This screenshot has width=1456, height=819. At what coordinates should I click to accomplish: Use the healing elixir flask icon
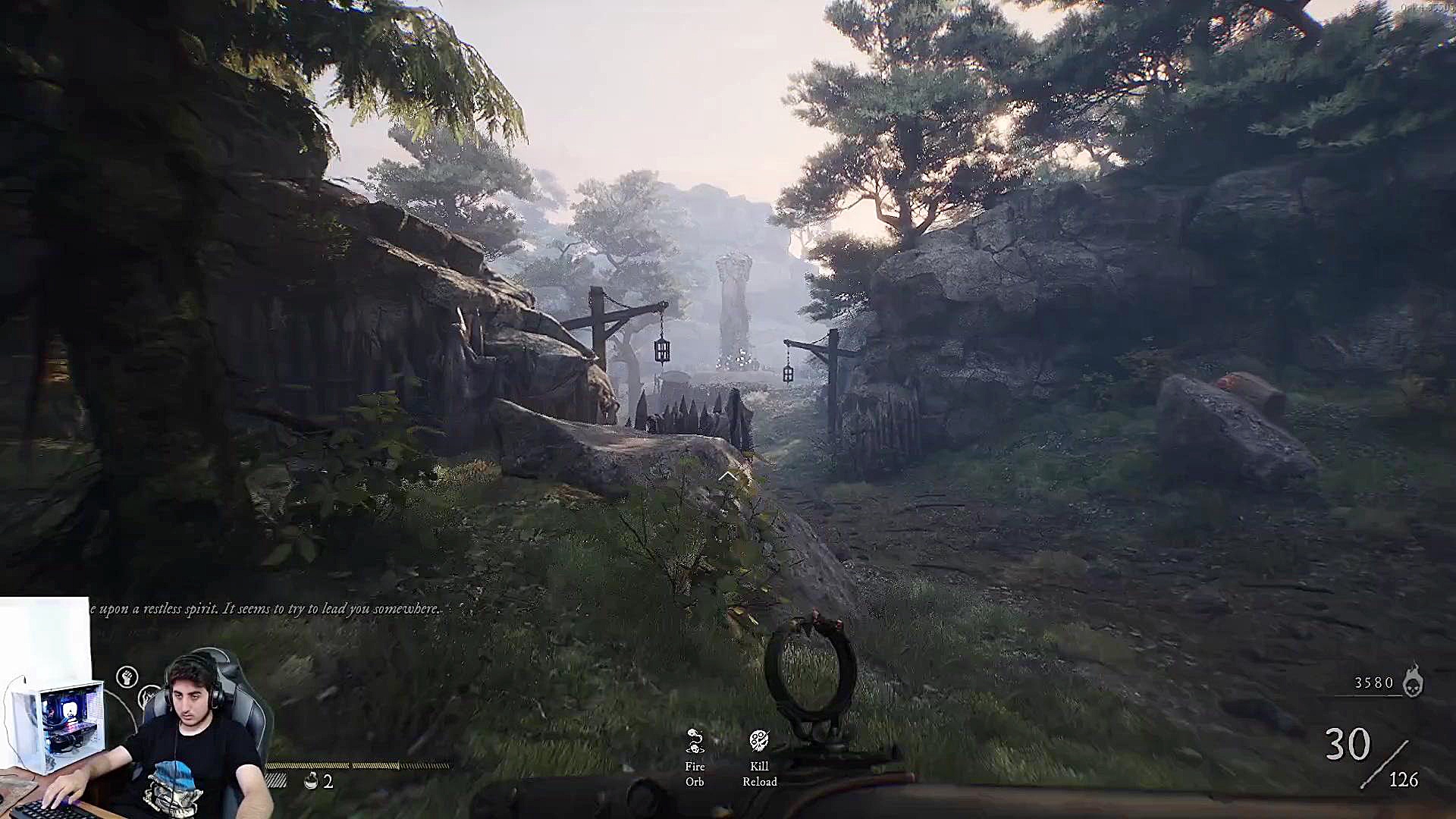pos(311,781)
